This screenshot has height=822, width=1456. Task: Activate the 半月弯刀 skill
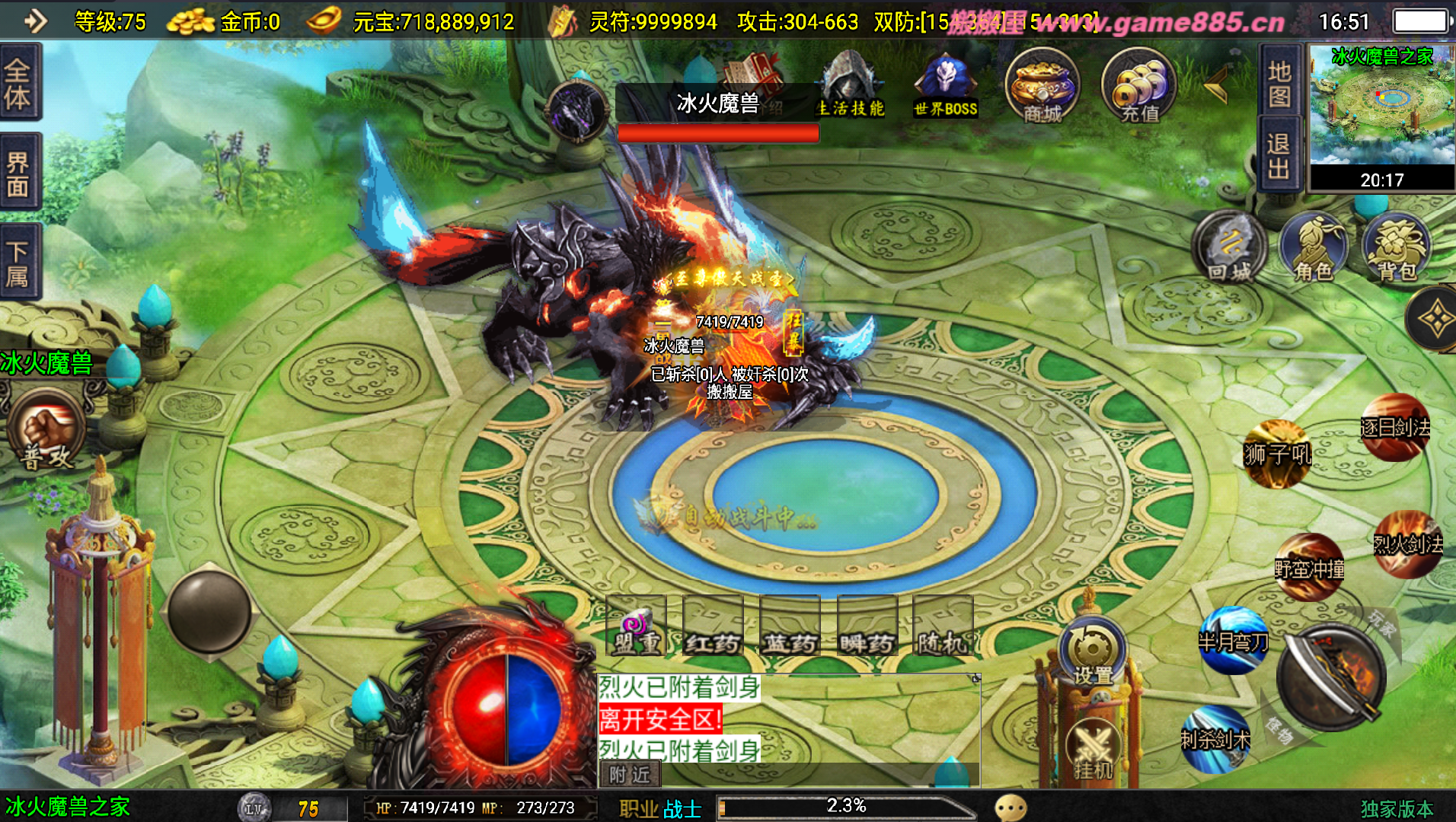1233,641
